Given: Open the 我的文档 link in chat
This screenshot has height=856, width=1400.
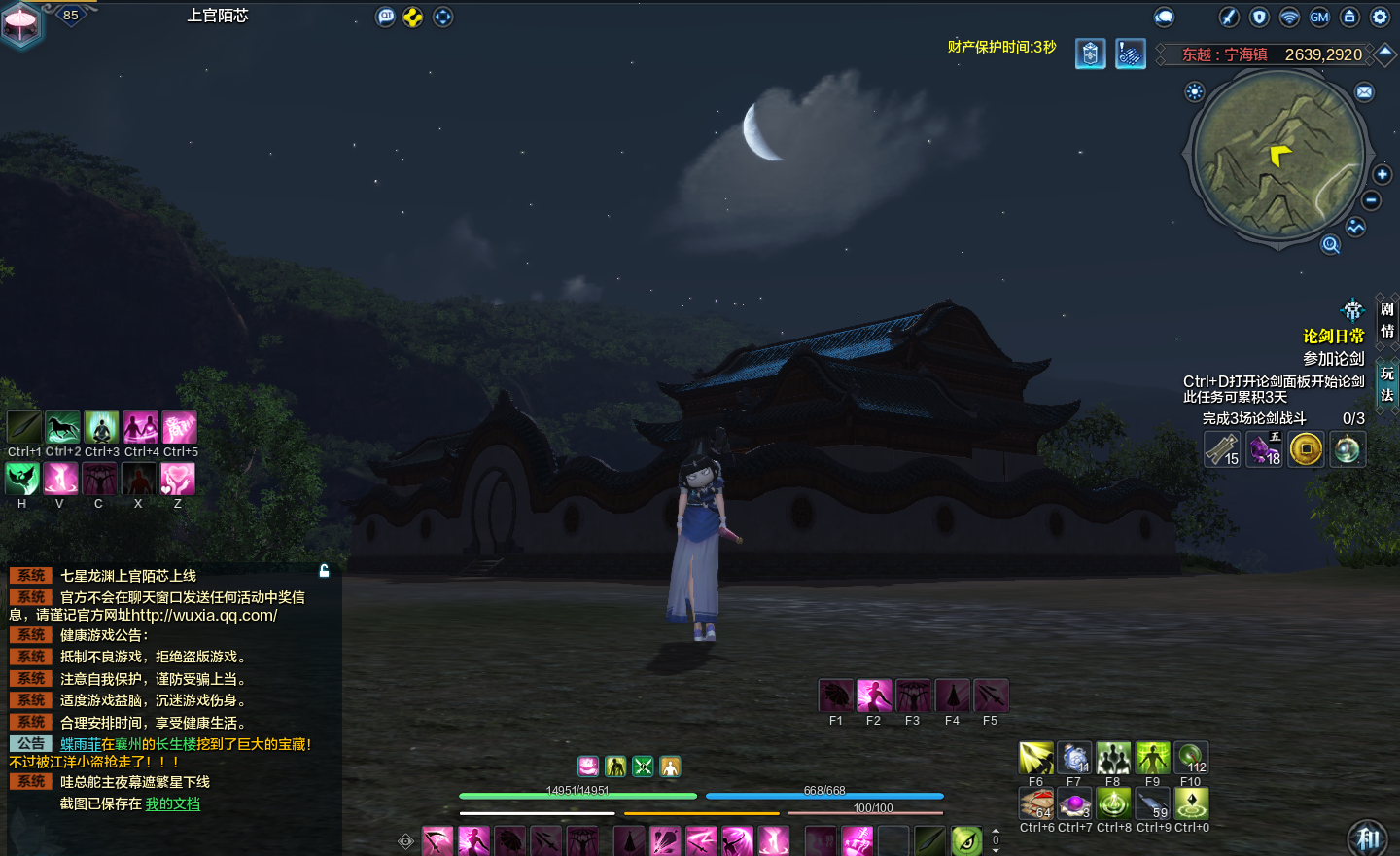Looking at the screenshot, I should (173, 803).
